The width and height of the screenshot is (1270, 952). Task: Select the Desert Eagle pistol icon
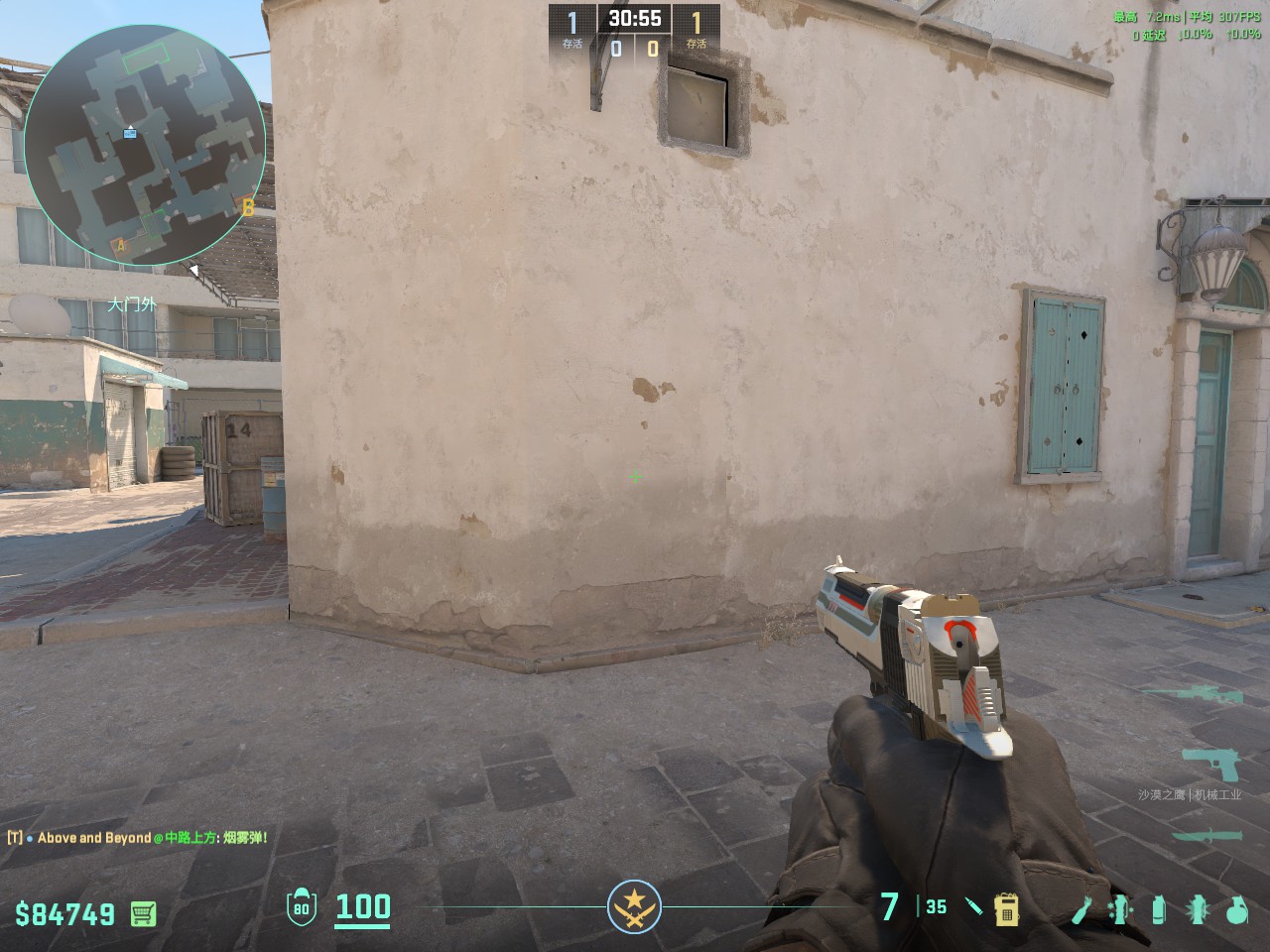[1211, 766]
